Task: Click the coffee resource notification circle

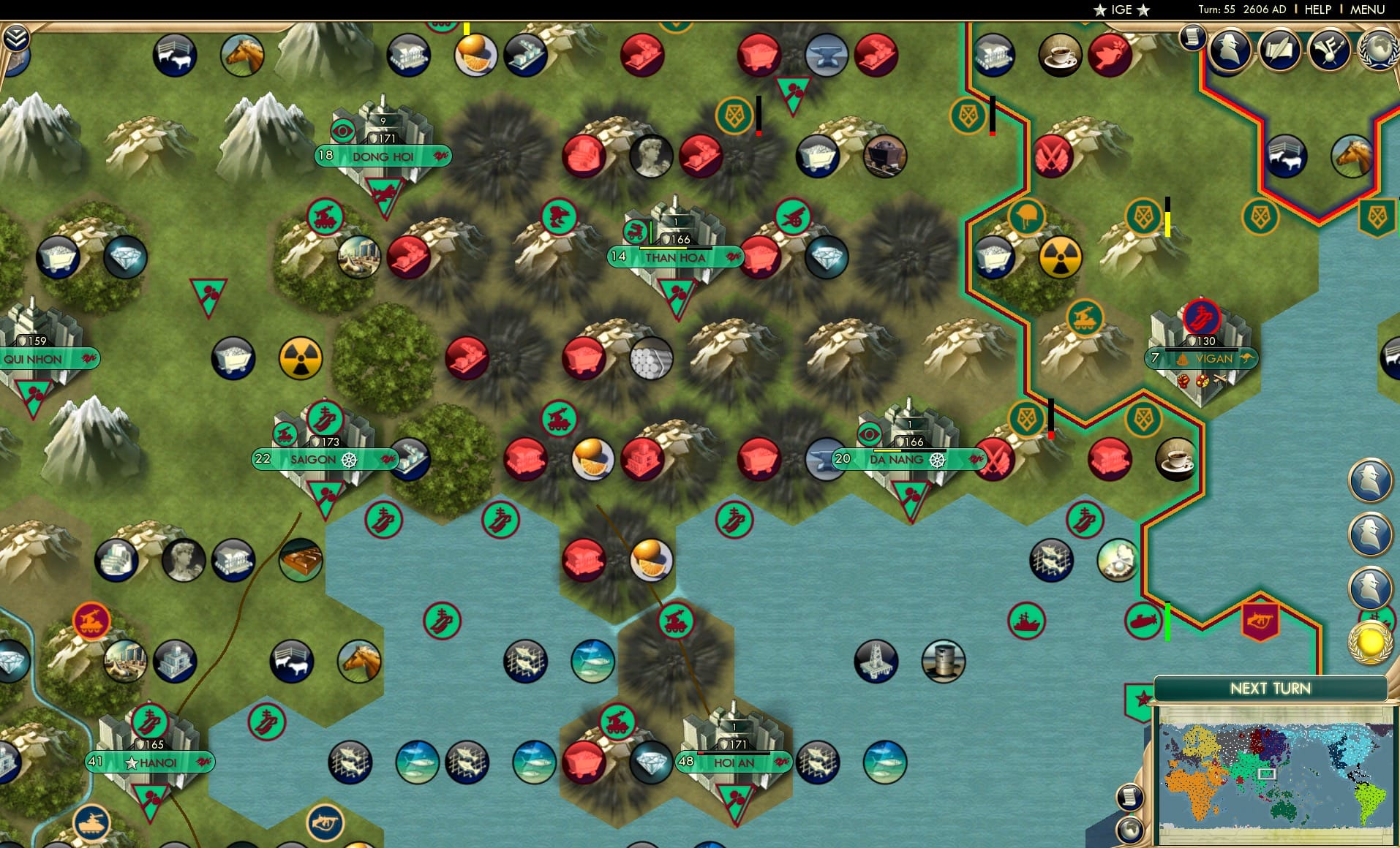Action: [x=1059, y=55]
